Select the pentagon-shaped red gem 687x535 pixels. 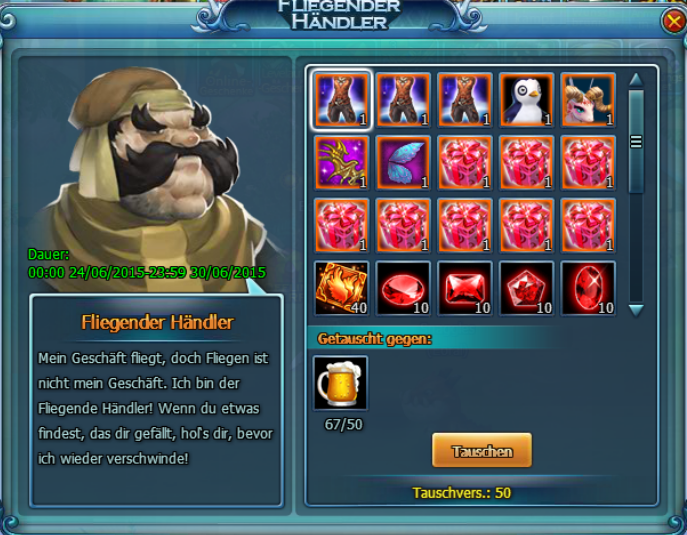pyautogui.click(x=527, y=287)
